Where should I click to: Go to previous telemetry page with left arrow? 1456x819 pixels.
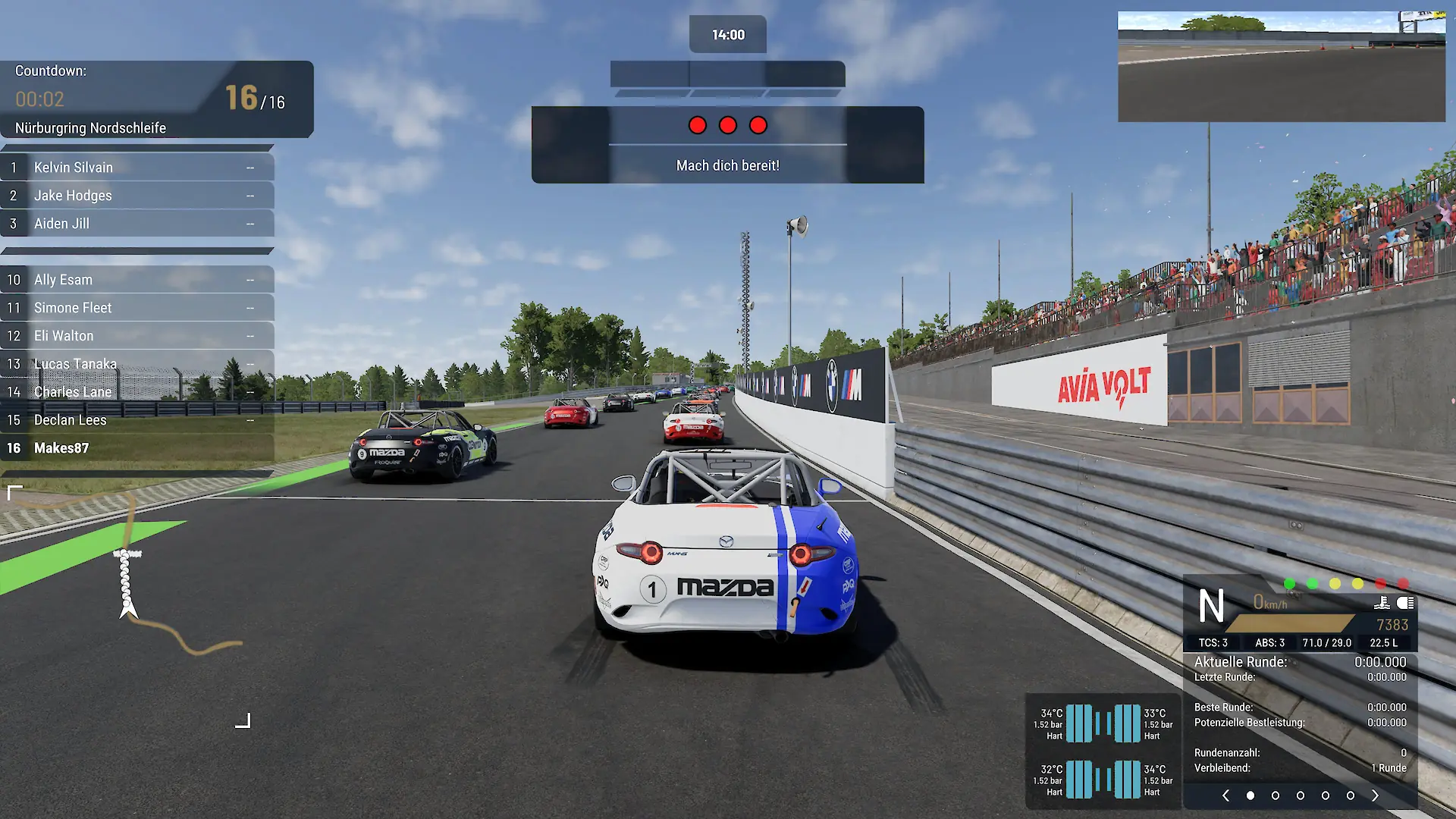[x=1225, y=795]
